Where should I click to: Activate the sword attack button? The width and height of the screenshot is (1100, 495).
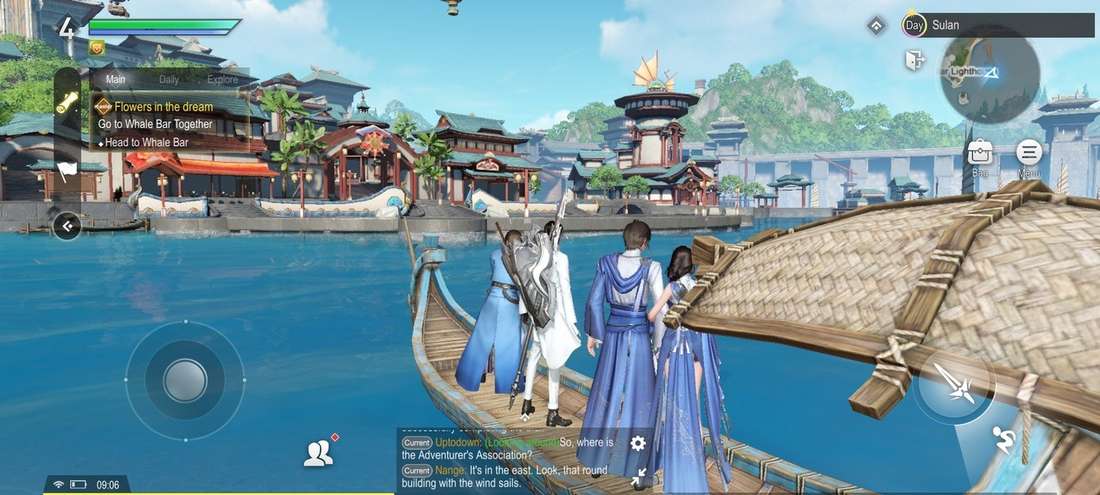953,384
